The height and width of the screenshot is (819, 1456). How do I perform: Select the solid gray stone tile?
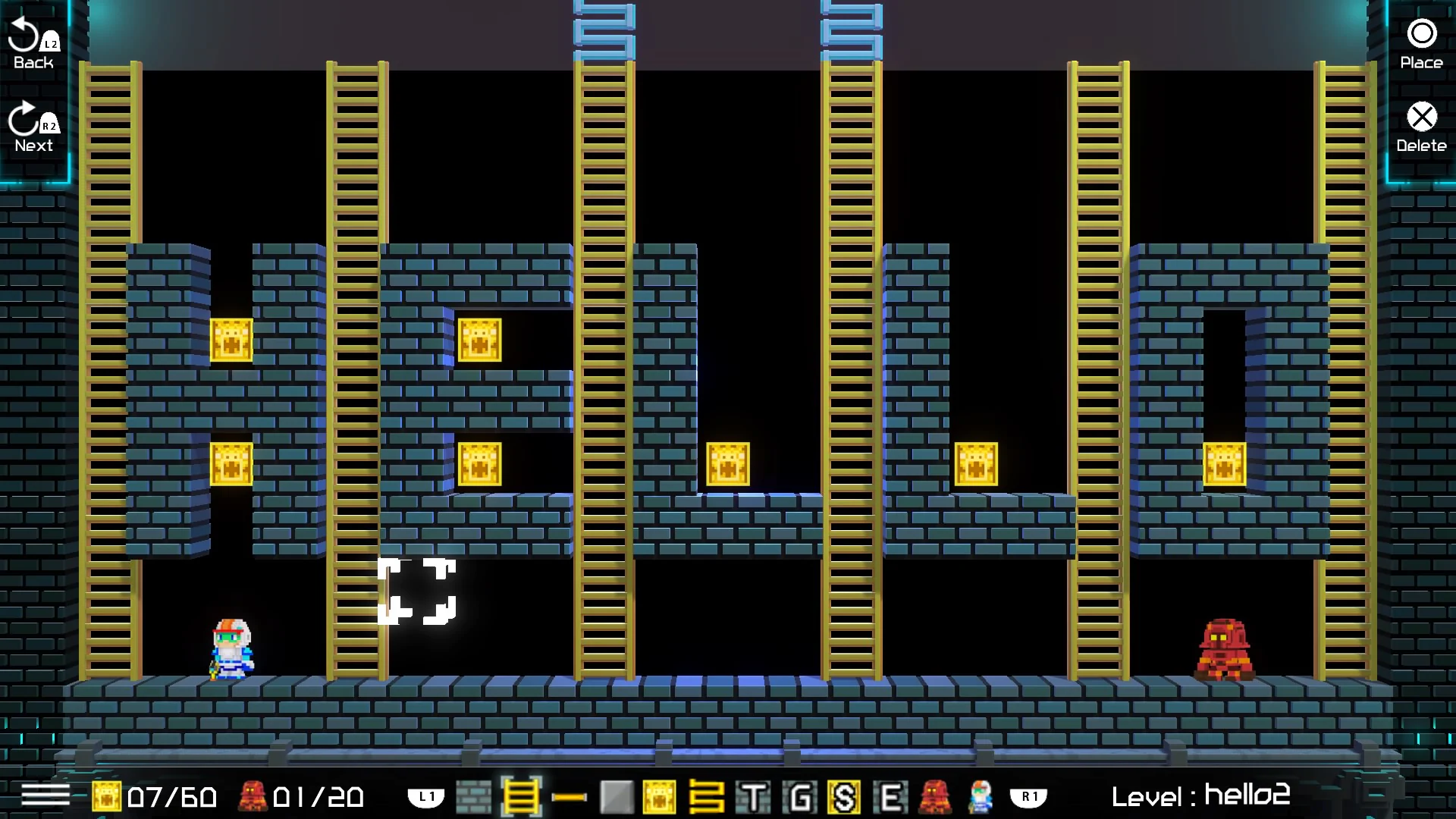[x=616, y=796]
